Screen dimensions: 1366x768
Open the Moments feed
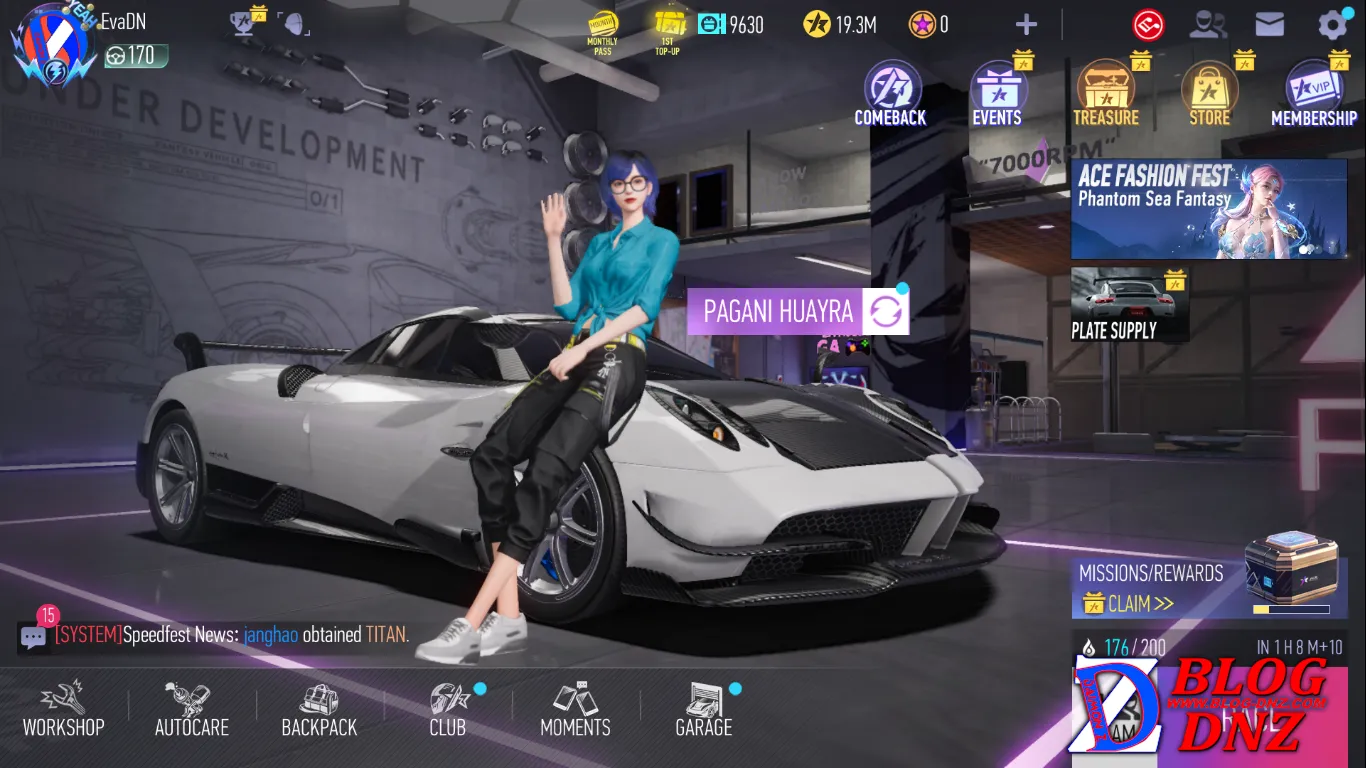point(575,709)
